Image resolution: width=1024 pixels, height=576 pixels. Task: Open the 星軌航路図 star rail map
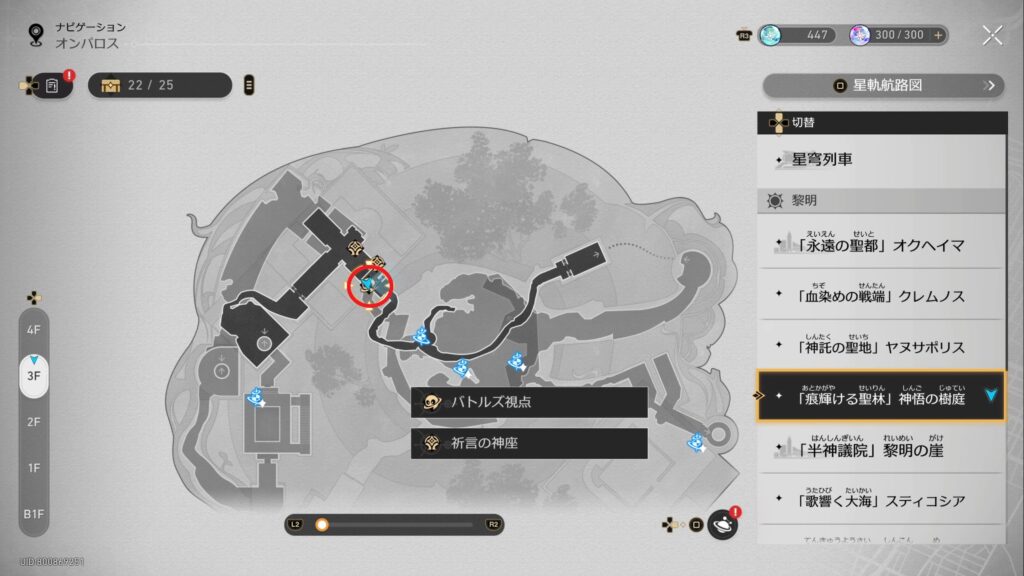click(884, 85)
